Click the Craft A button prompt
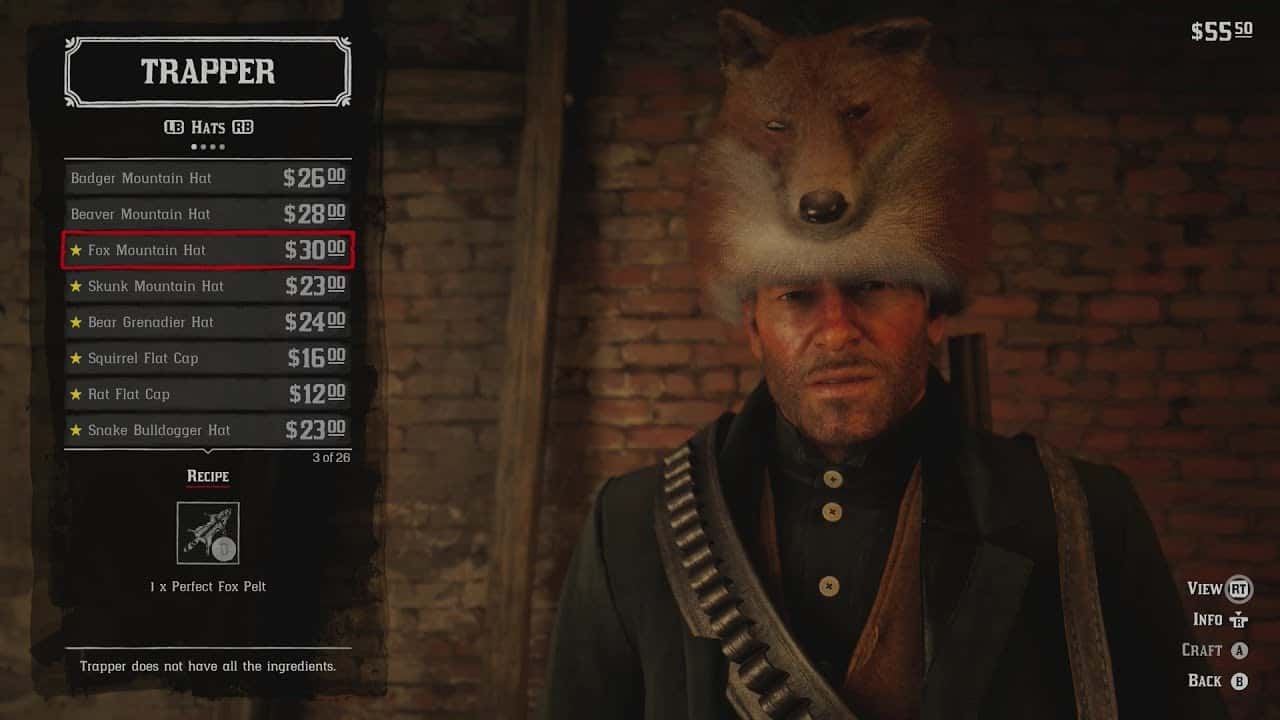 tap(1240, 650)
